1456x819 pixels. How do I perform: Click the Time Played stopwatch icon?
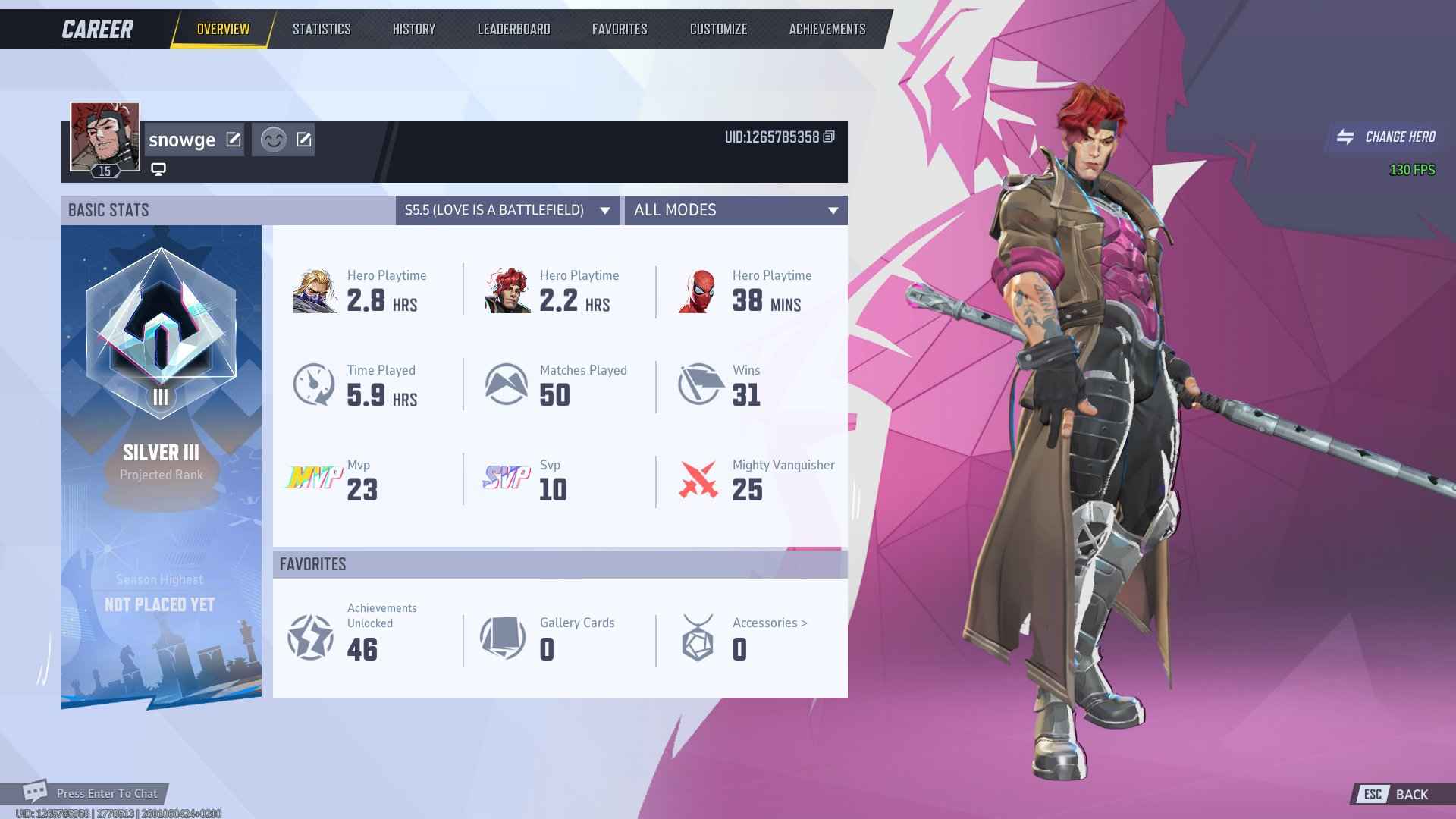[313, 384]
